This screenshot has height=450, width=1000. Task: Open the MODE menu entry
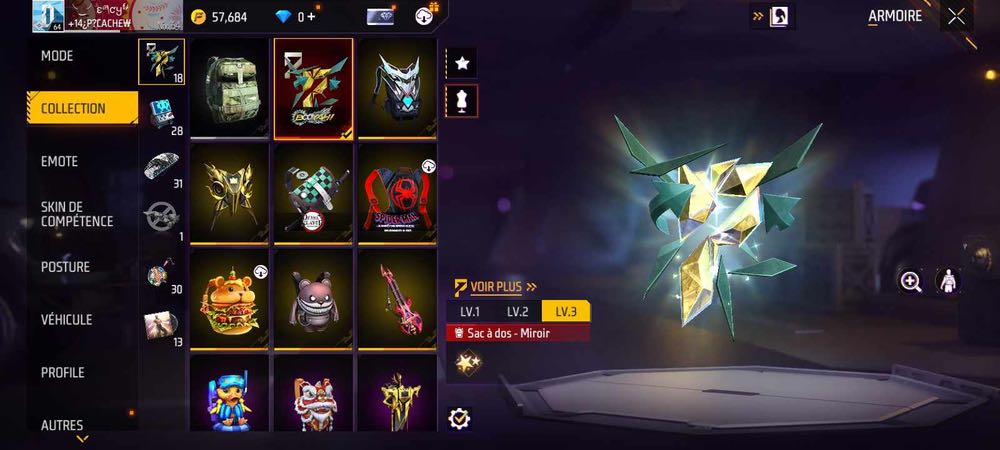57,56
